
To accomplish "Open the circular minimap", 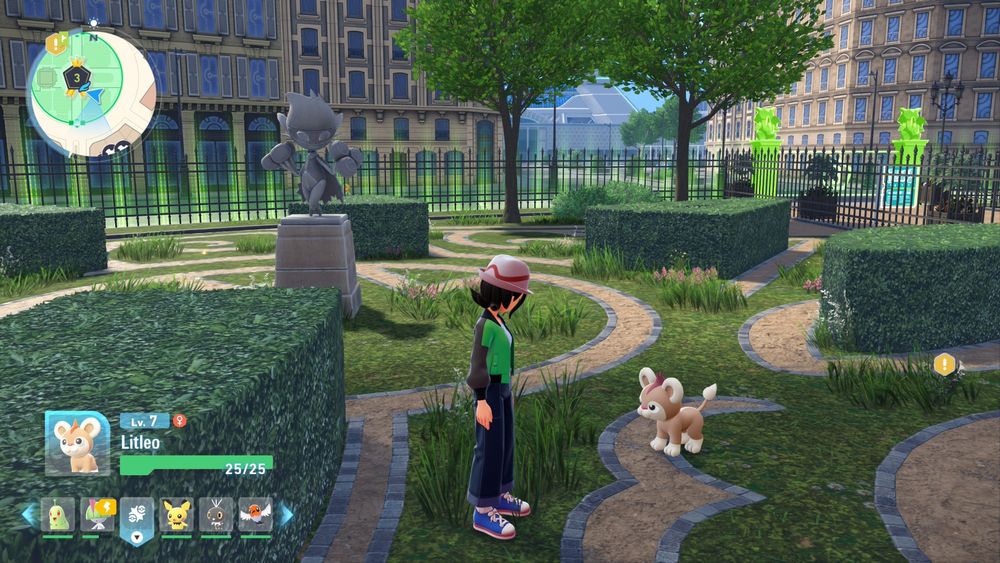I will click(x=91, y=92).
